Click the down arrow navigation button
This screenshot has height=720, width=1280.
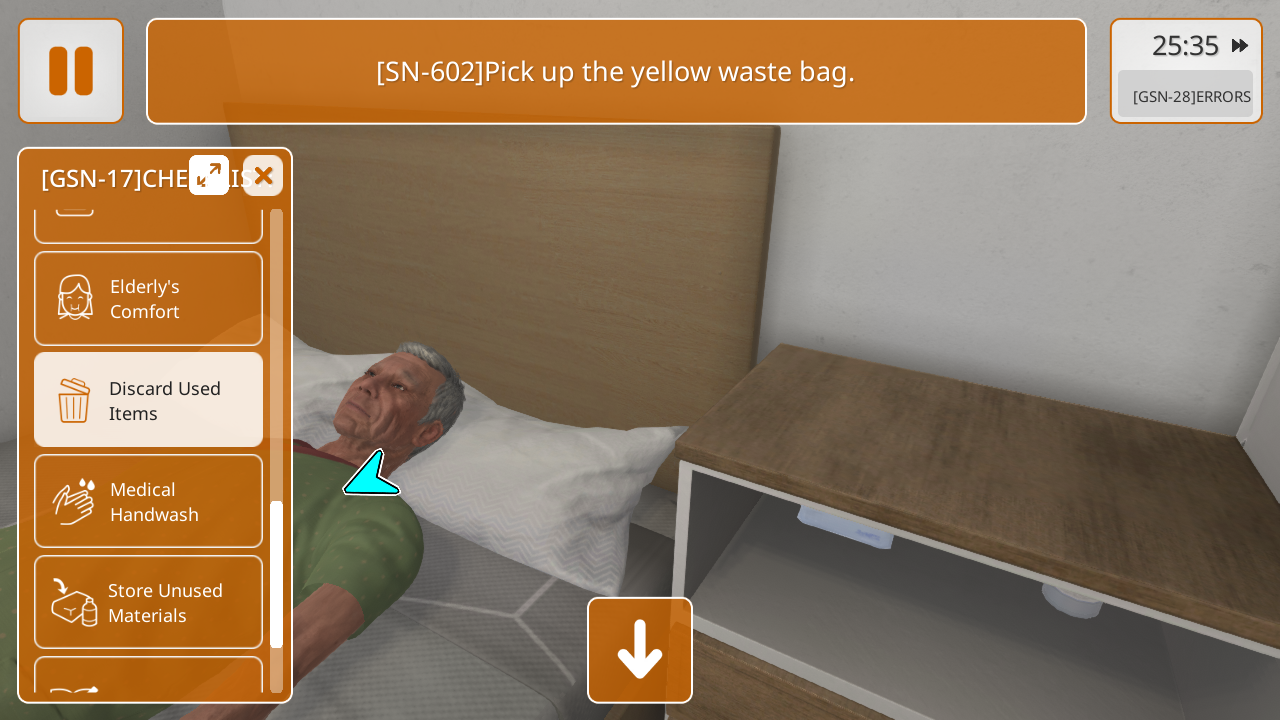[640, 650]
